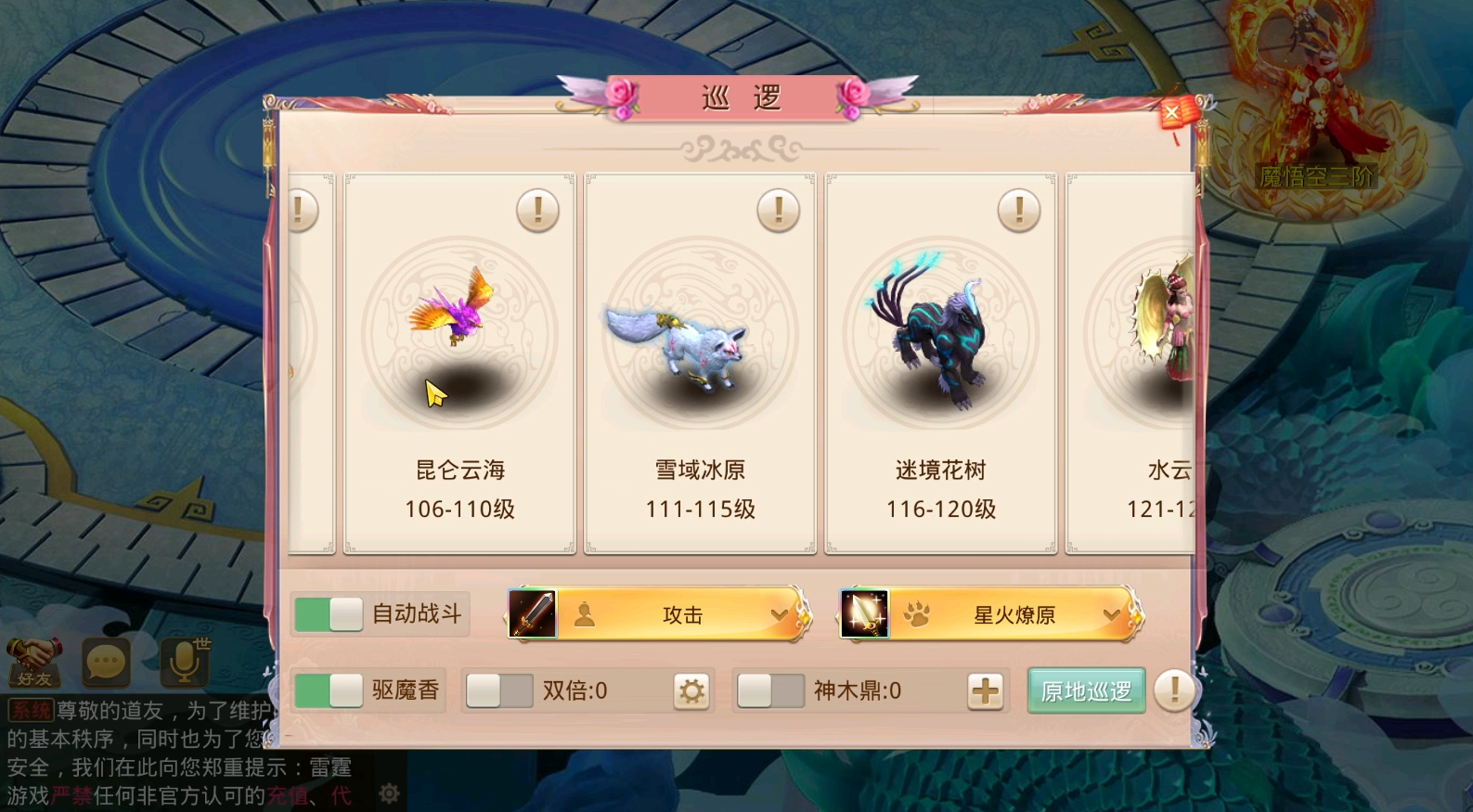
Task: Click the sword icon in the attack selector
Action: (531, 613)
